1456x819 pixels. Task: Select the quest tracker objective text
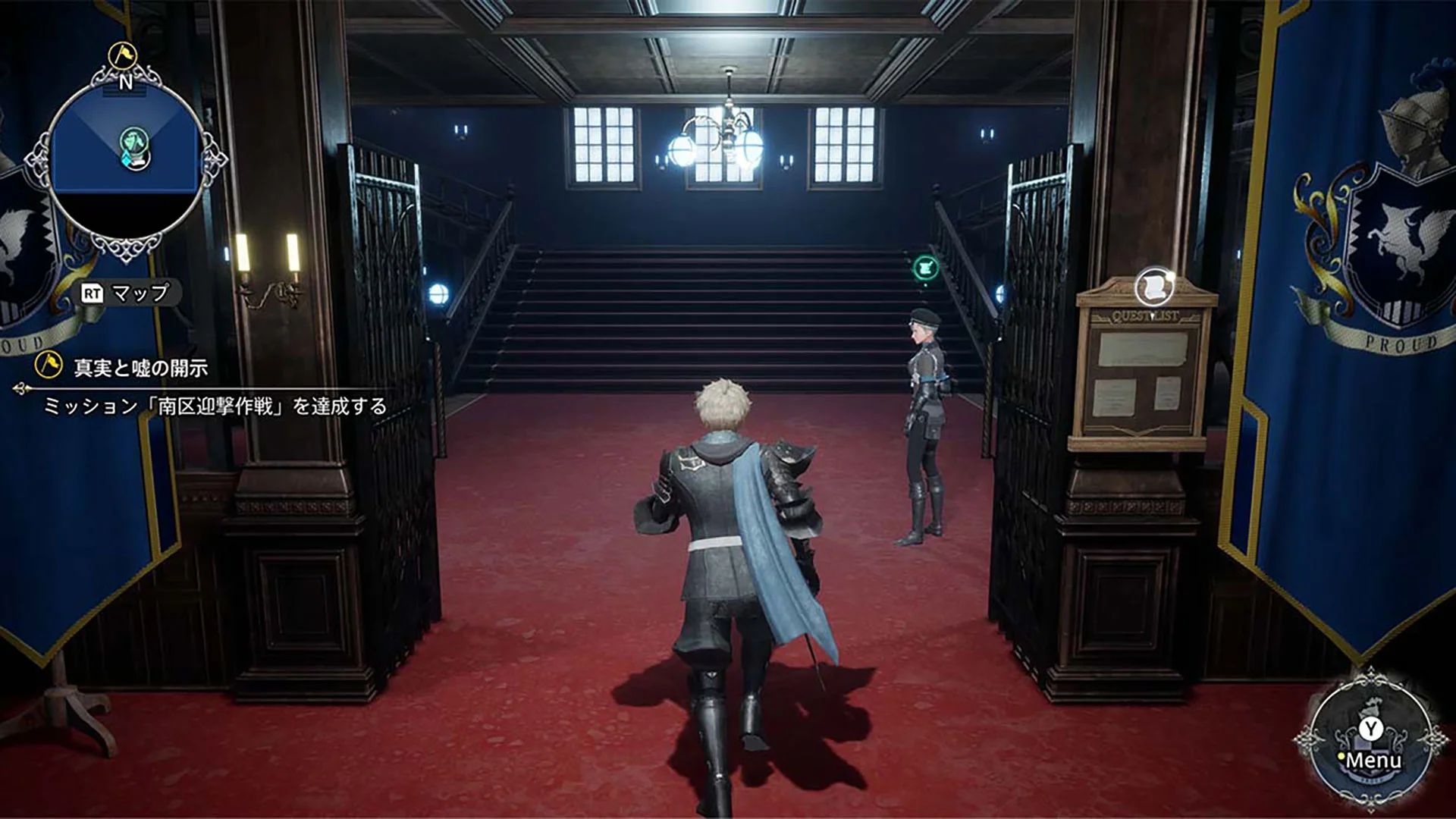pos(215,406)
